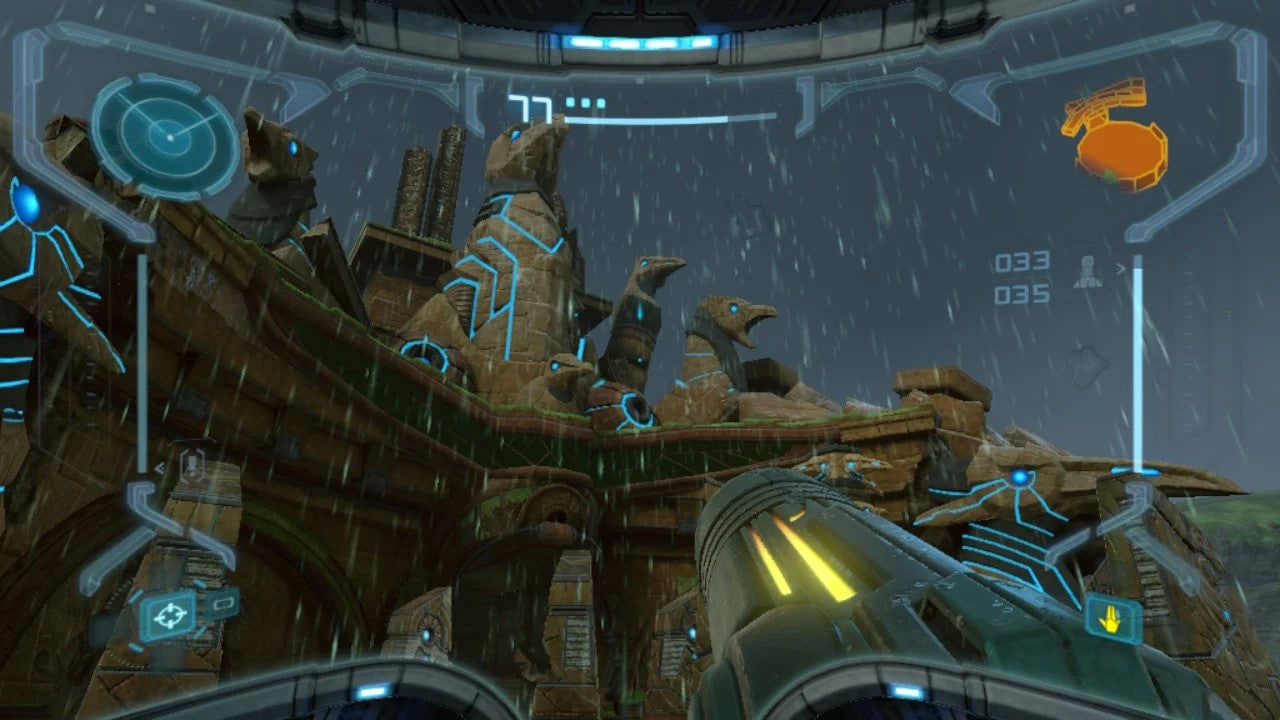The height and width of the screenshot is (720, 1280).
Task: Select the targeting reticle icon near the bottom-left
Action: click(169, 615)
